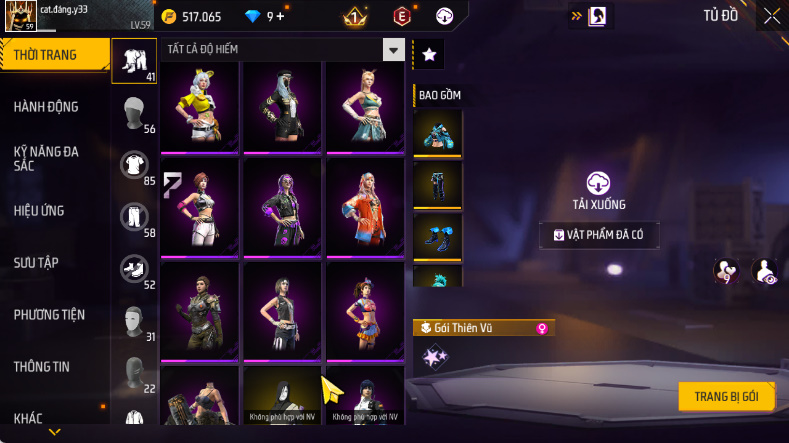The image size is (789, 443).
Task: Toggle the star favorites filter
Action: coord(429,55)
